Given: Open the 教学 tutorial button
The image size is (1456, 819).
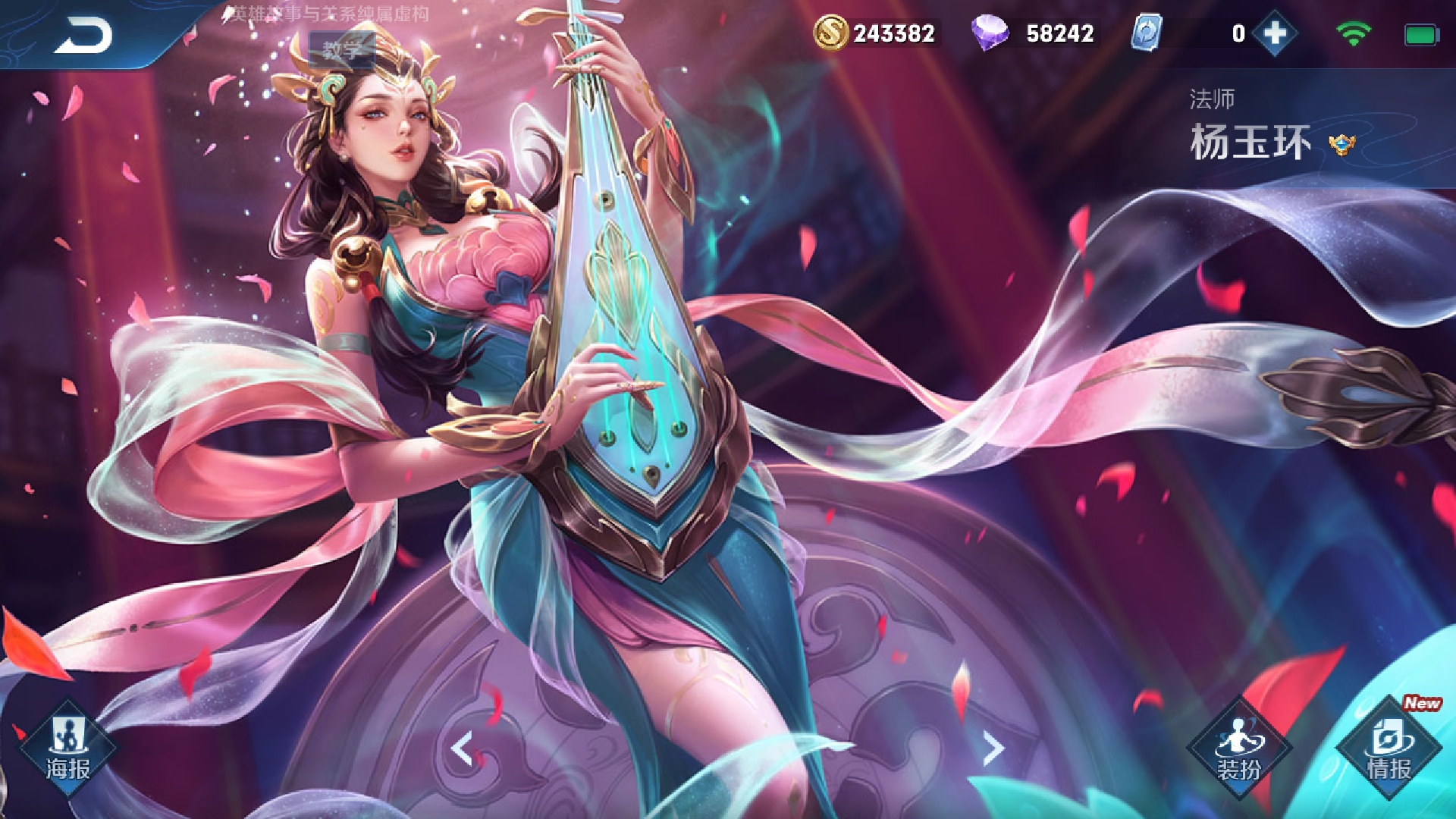Looking at the screenshot, I should click(342, 50).
